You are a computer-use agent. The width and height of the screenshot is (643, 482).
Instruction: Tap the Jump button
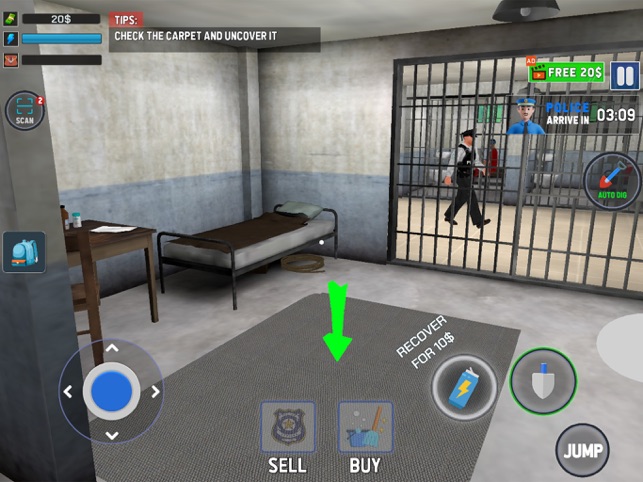tap(583, 449)
